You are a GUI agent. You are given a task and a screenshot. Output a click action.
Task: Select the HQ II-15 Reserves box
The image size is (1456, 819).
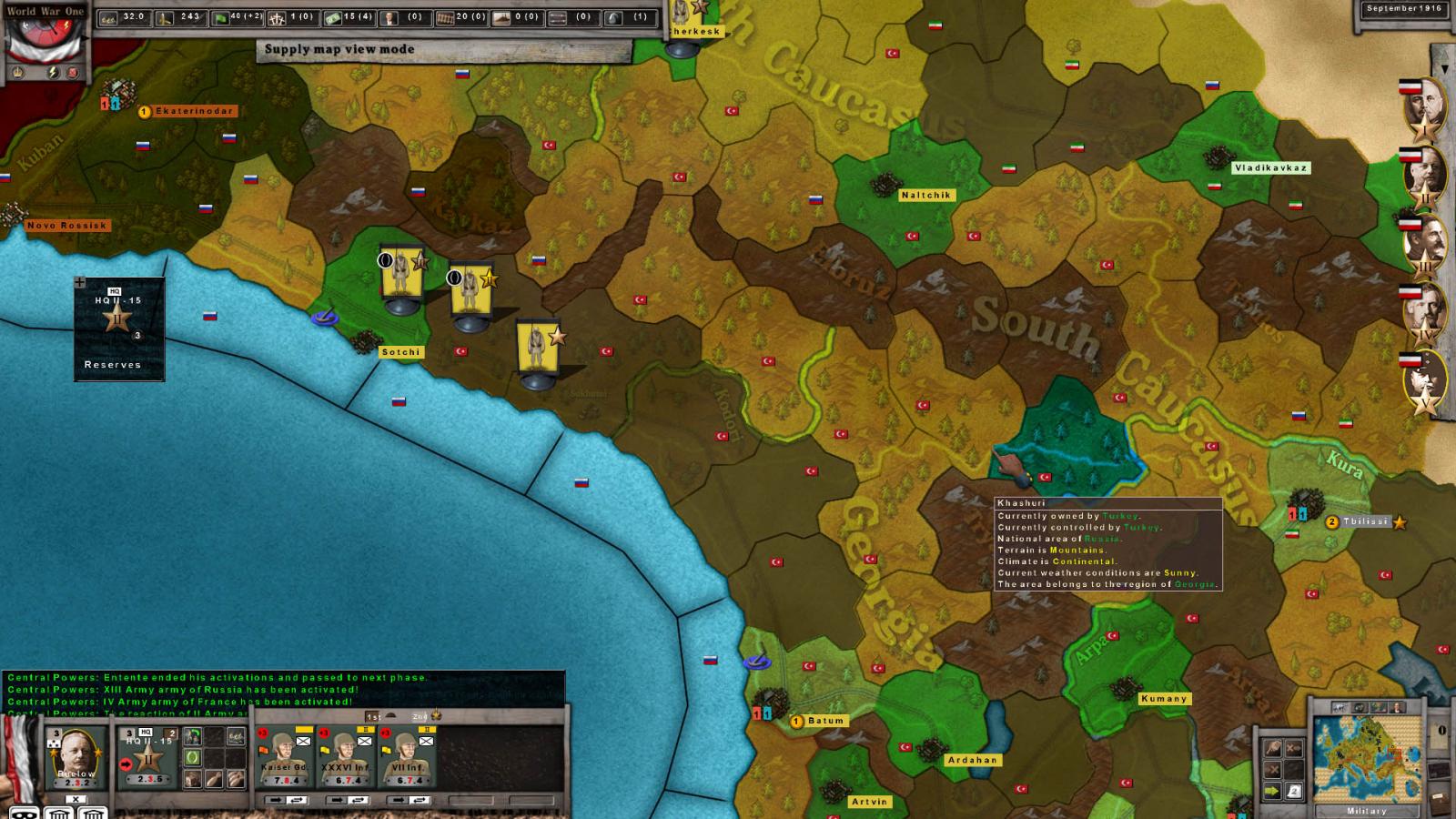pyautogui.click(x=118, y=328)
